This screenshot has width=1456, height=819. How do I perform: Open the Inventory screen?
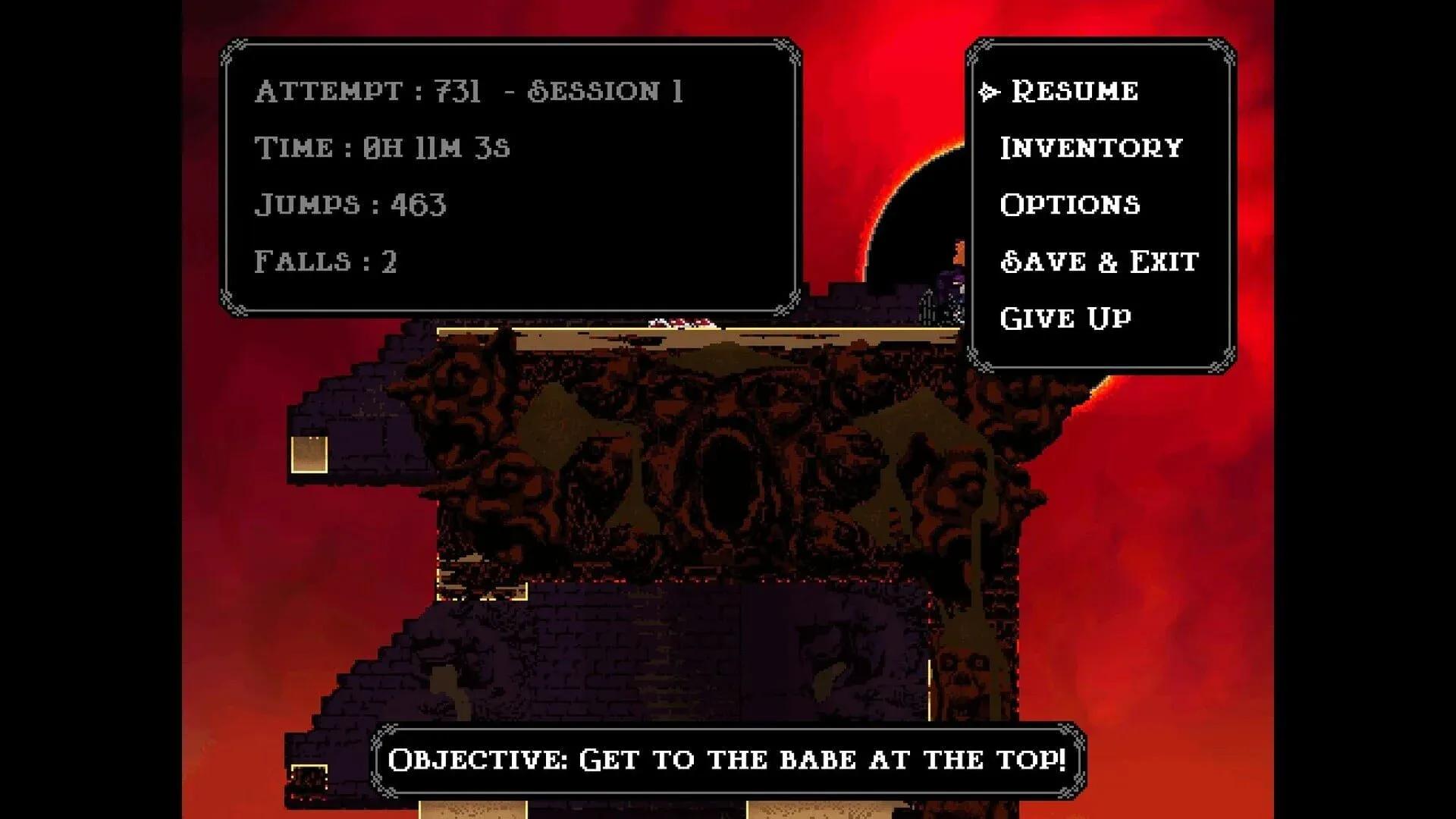pyautogui.click(x=1090, y=146)
